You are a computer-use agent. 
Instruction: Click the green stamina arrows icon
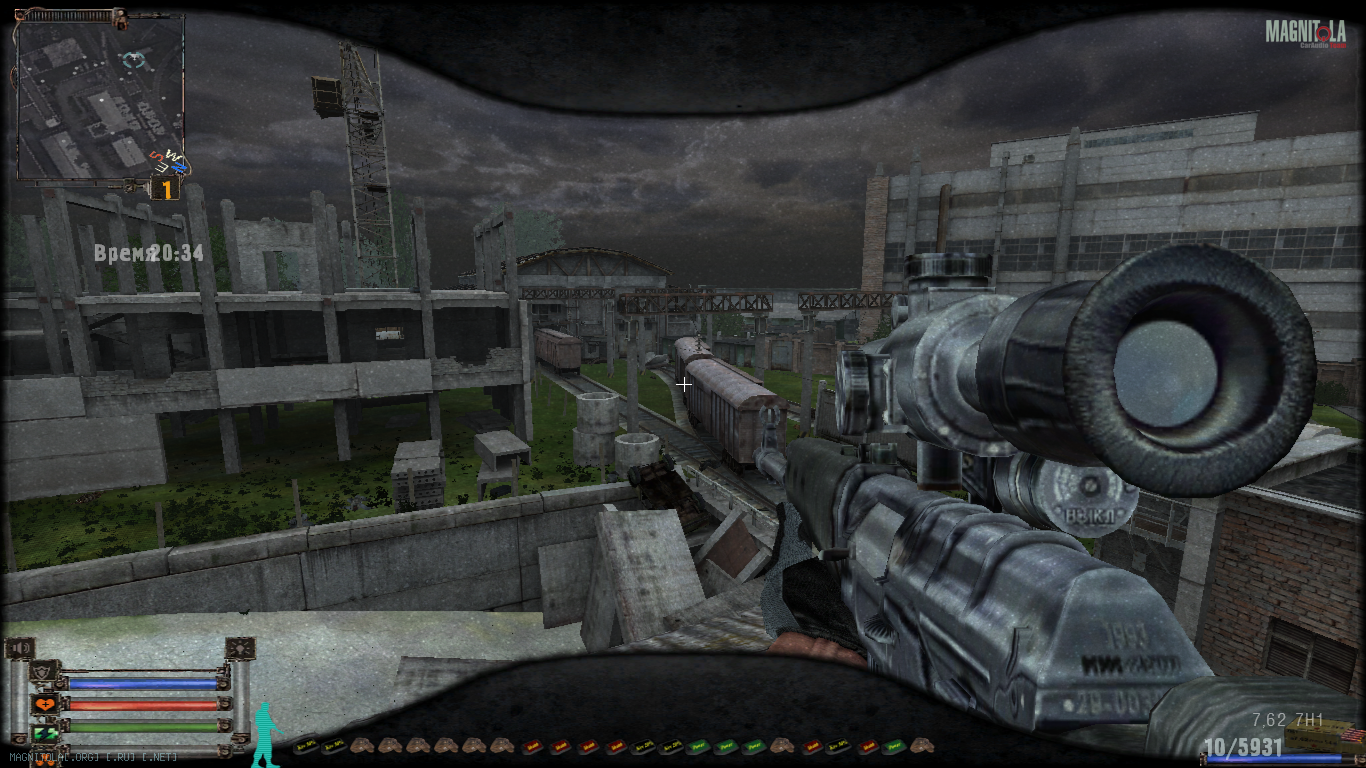(44, 733)
